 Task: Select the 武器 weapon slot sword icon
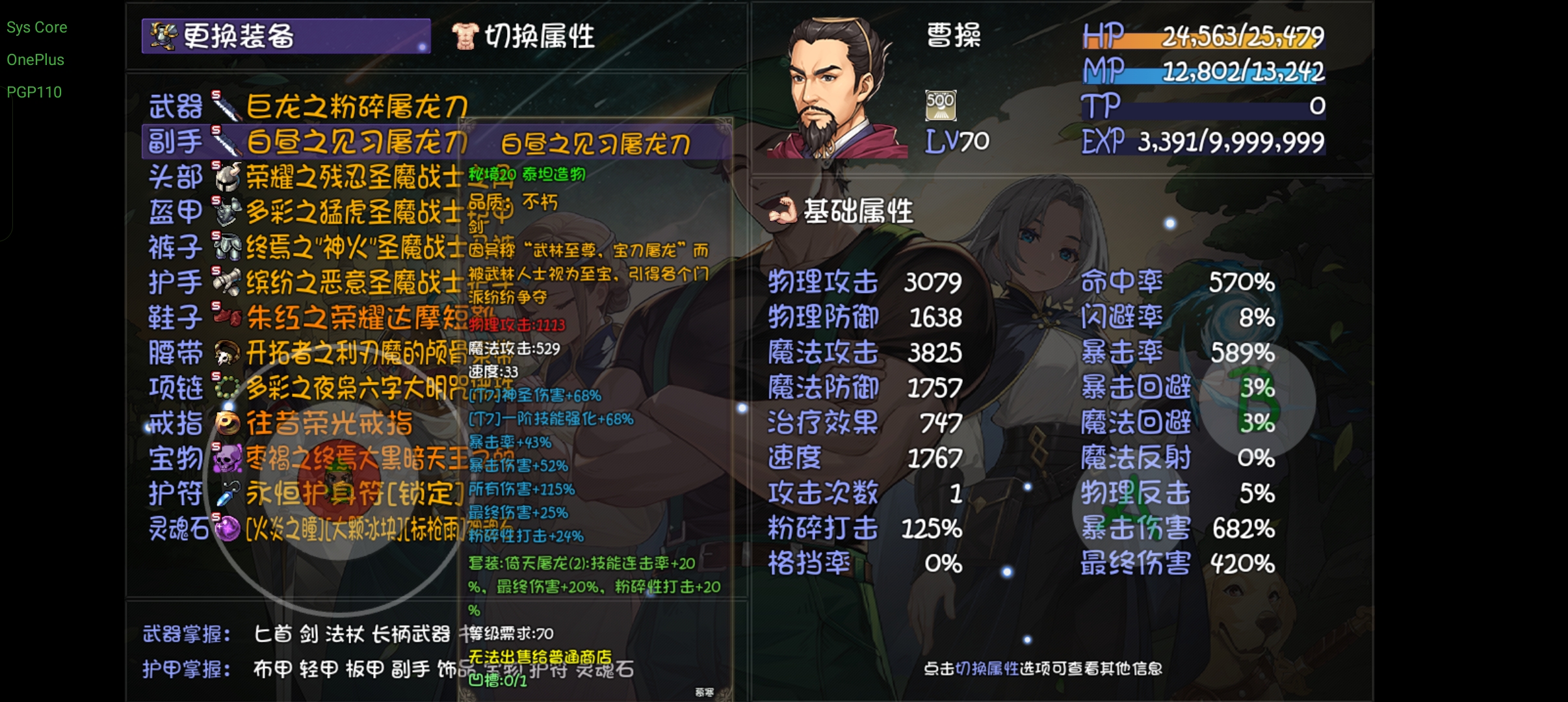tap(226, 106)
